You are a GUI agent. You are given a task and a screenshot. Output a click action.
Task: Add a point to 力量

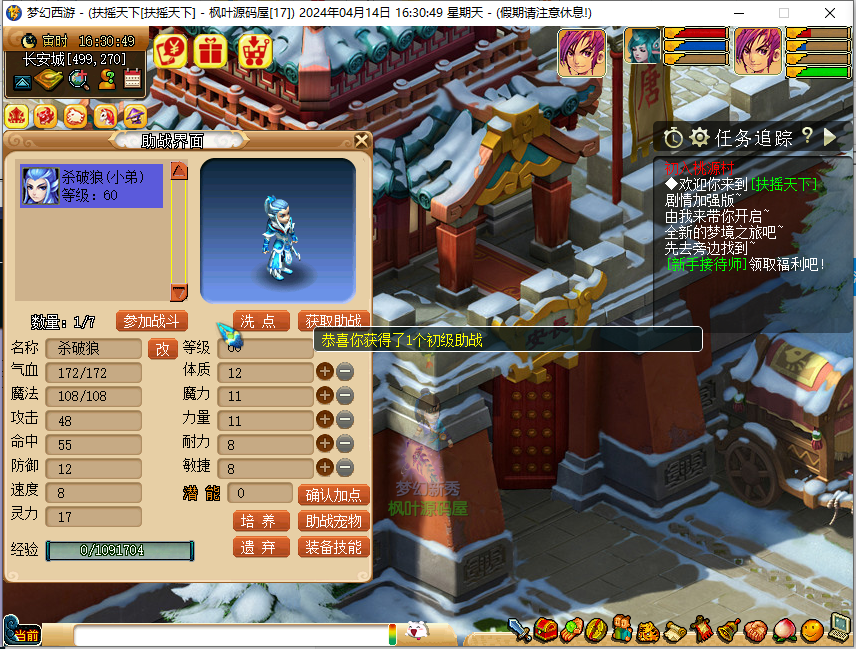click(325, 419)
